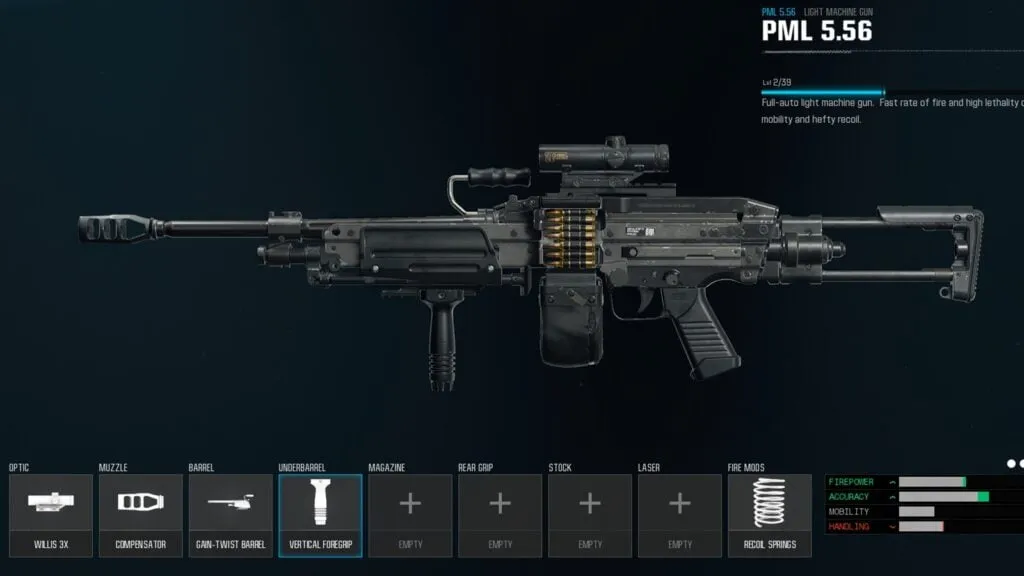
Task: Open the Compensator muzzle slot
Action: (x=140, y=515)
